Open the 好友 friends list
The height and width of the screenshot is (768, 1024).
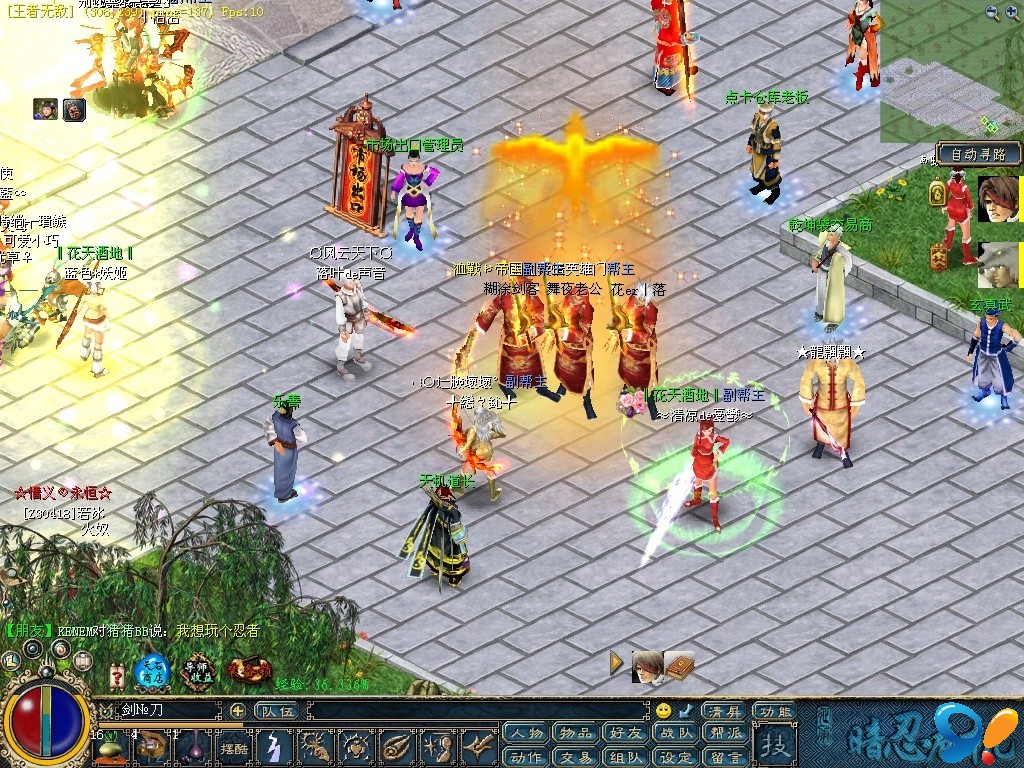pyautogui.click(x=627, y=734)
